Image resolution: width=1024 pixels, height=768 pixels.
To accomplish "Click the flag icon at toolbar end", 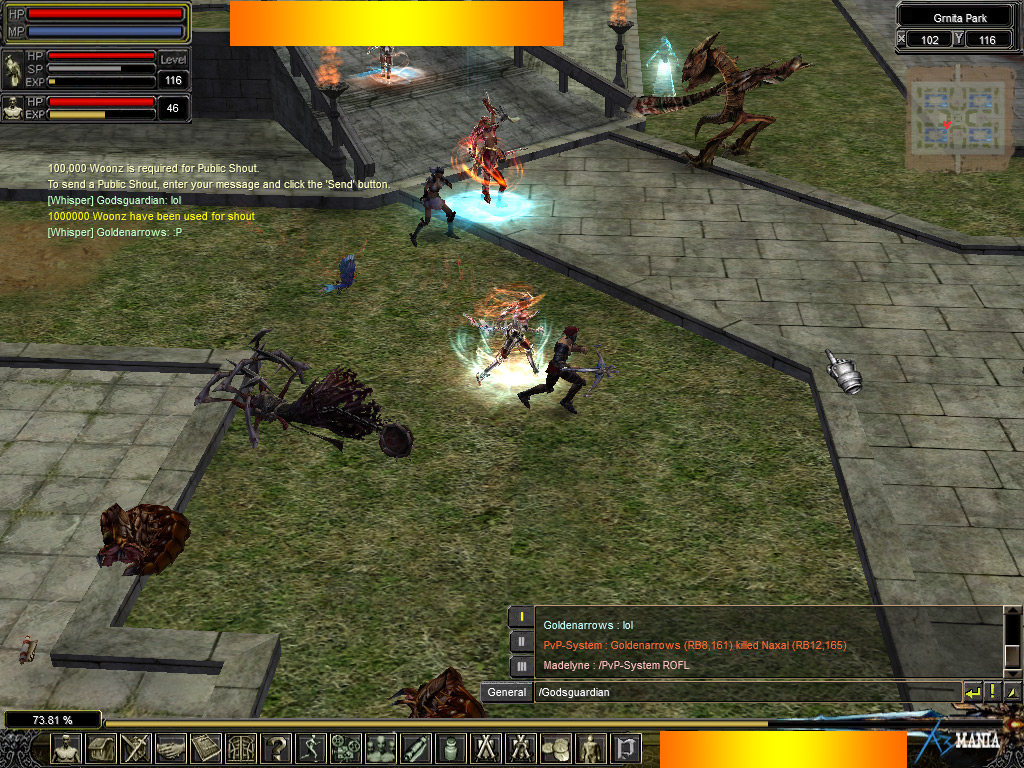I will tap(626, 747).
